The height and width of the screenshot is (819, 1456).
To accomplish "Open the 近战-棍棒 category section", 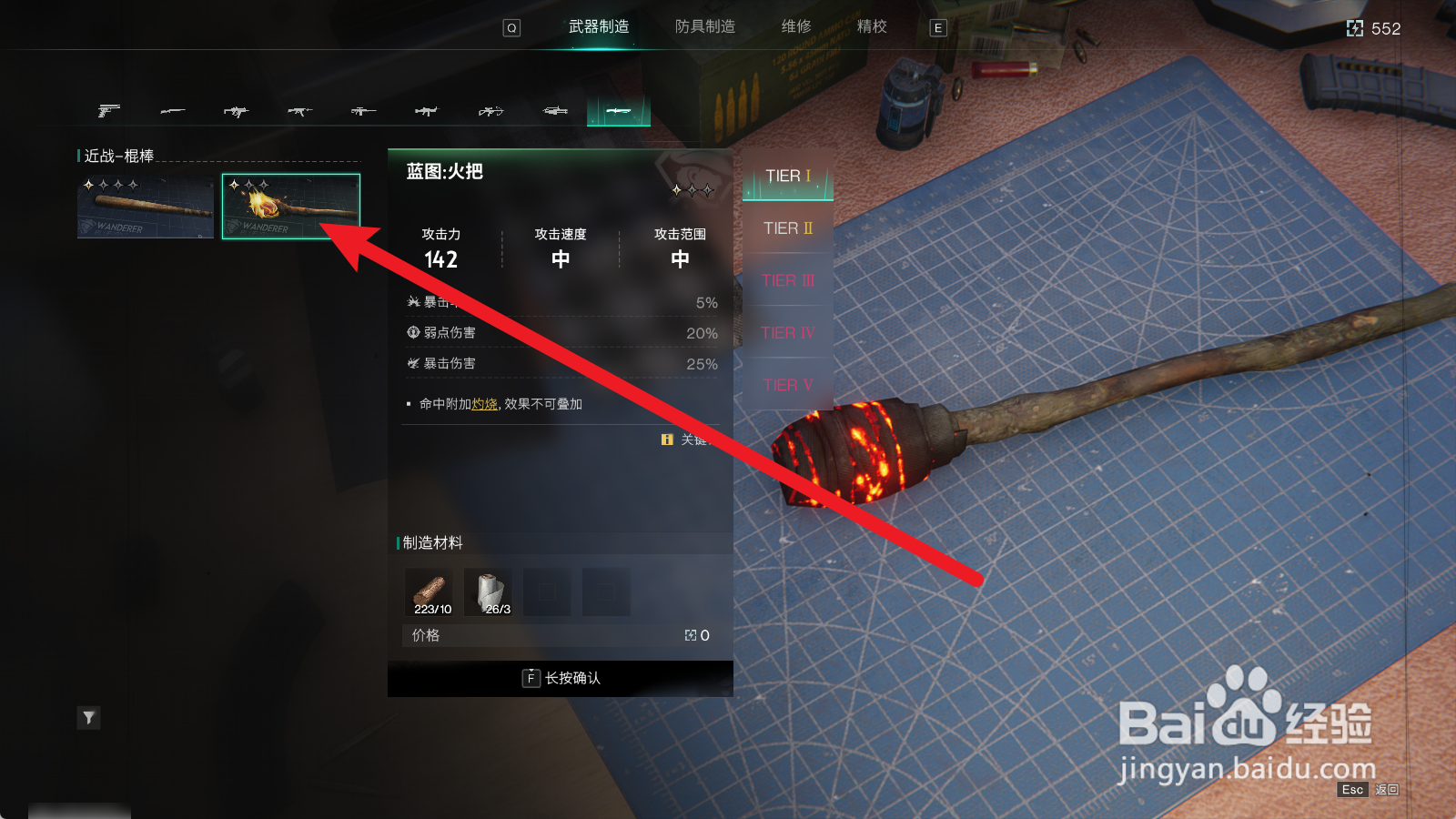I will [x=116, y=156].
